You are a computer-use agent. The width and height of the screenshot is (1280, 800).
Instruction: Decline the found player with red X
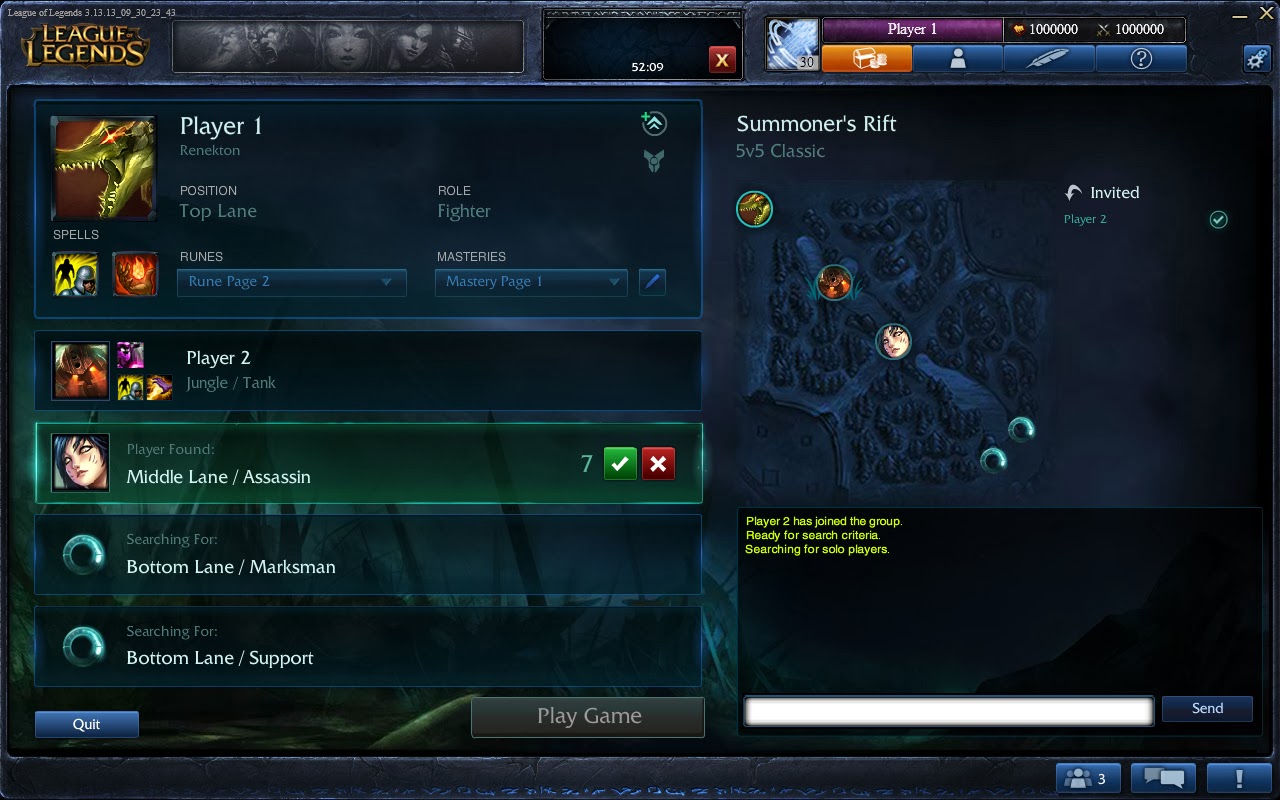point(658,464)
